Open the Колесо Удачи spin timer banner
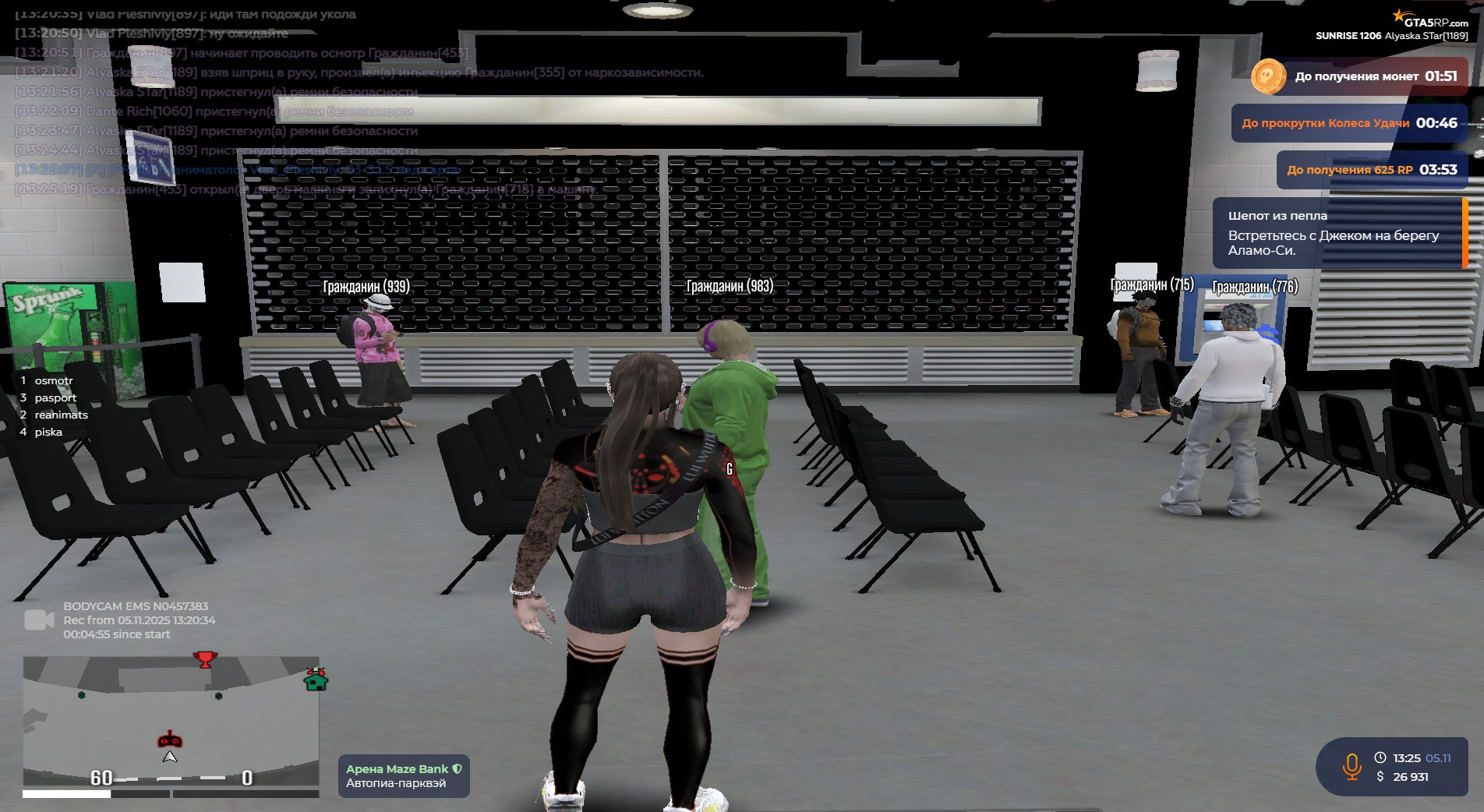Viewport: 1484px width, 812px height. (x=1348, y=123)
